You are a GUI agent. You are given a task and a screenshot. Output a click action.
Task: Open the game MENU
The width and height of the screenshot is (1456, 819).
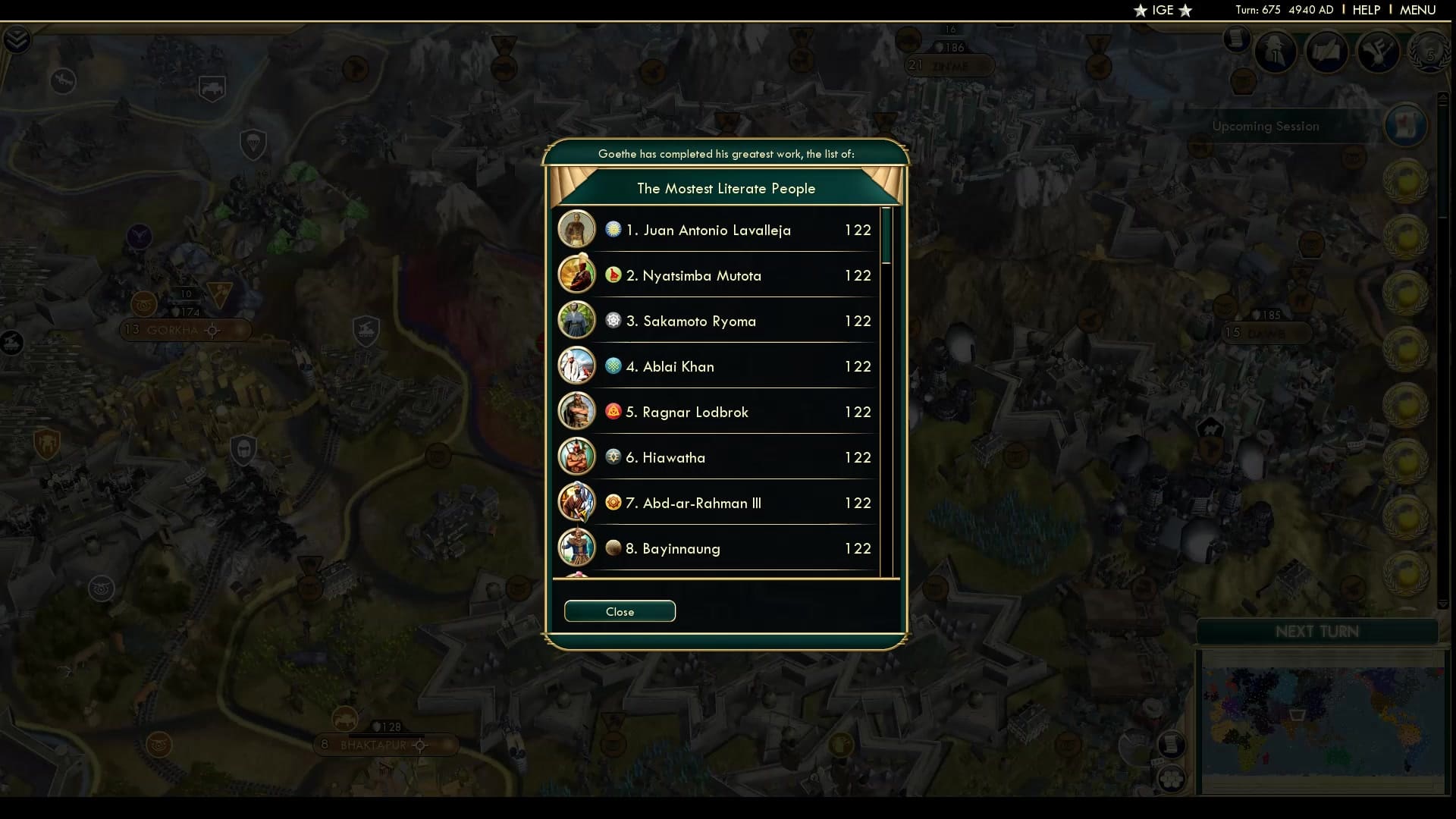pyautogui.click(x=1417, y=10)
